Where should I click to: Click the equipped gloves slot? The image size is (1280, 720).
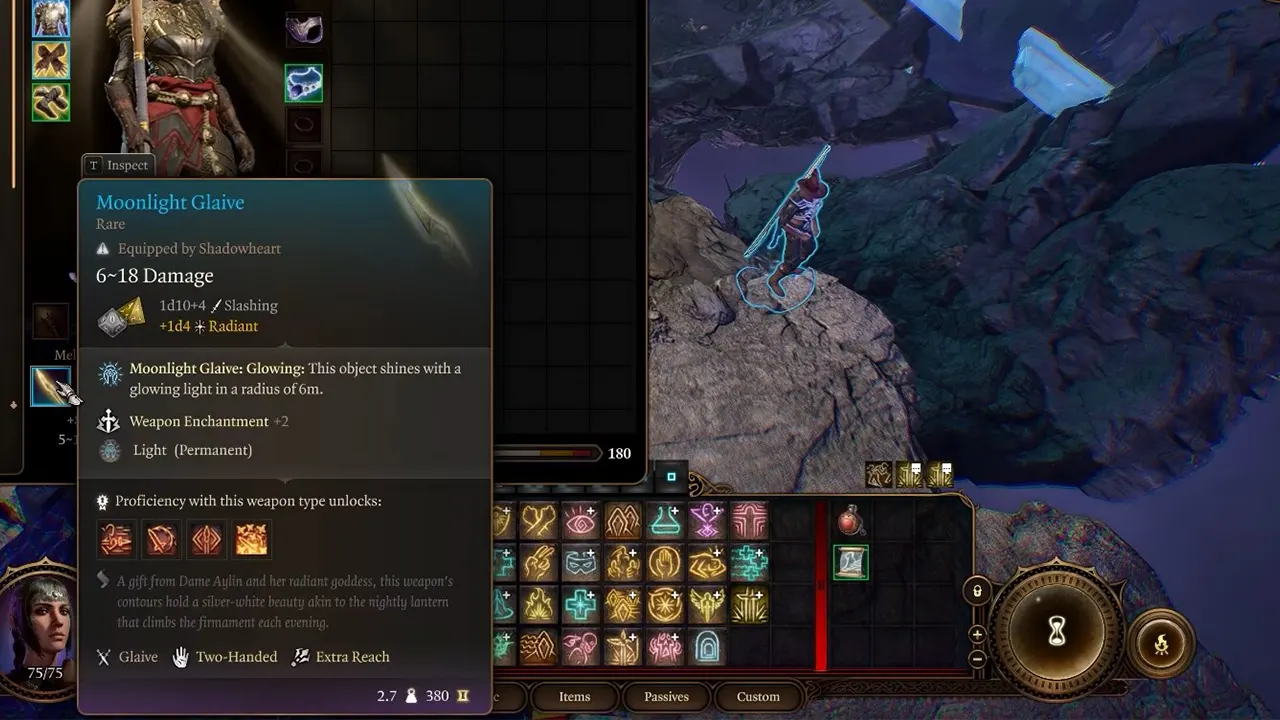point(51,61)
